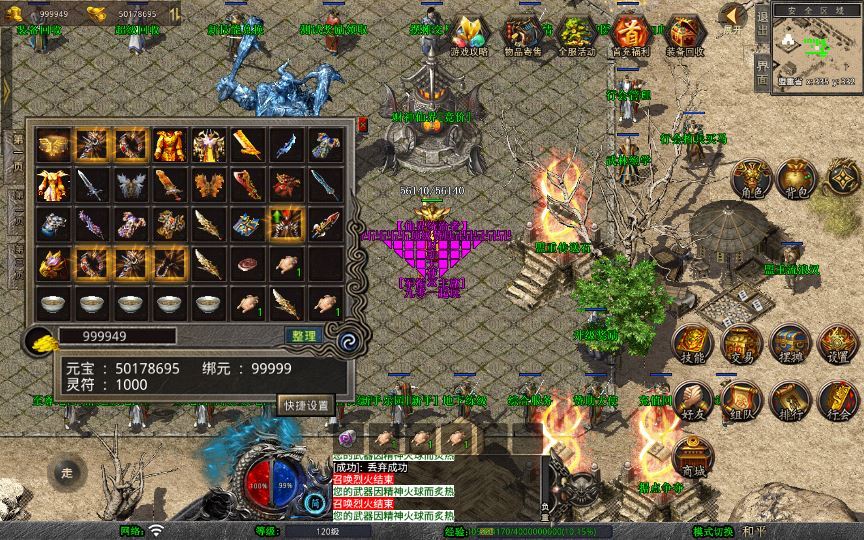Open the 设置 settings menu
864x540 pixels.
[838, 344]
